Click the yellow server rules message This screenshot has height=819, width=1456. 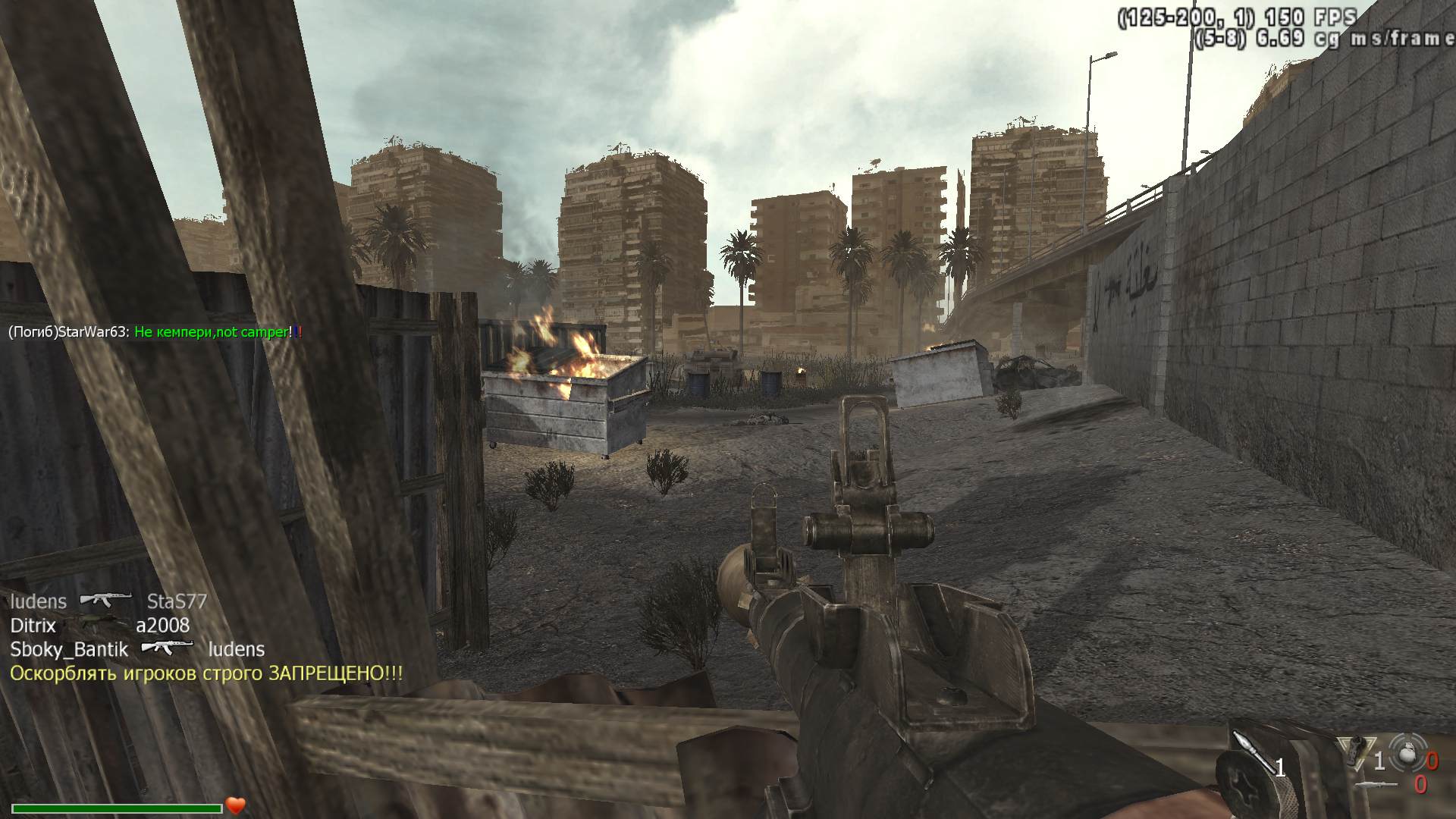click(x=206, y=673)
